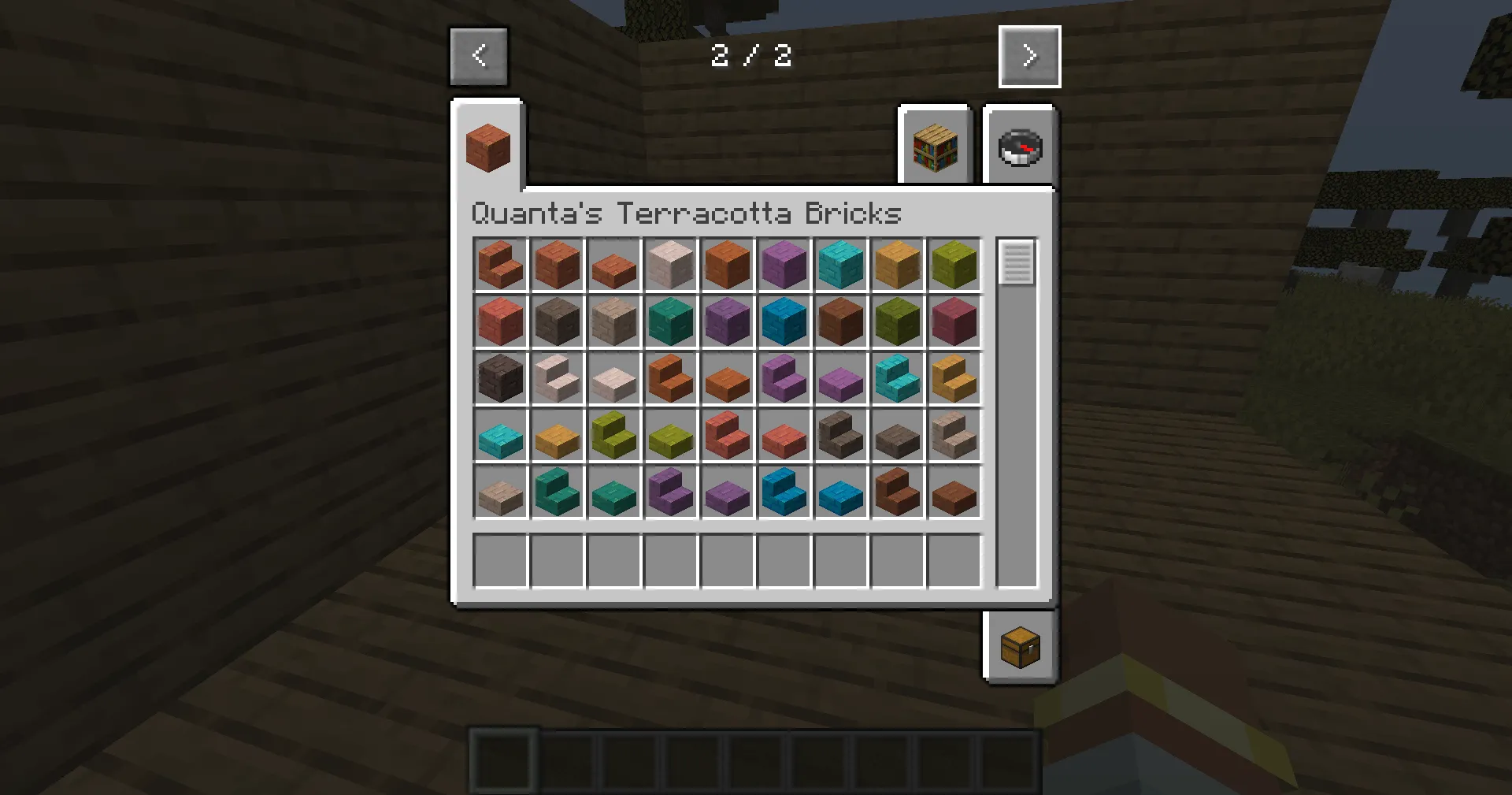The image size is (1512, 795).
Task: Select the orange terracotta brick stairs item
Action: [670, 379]
